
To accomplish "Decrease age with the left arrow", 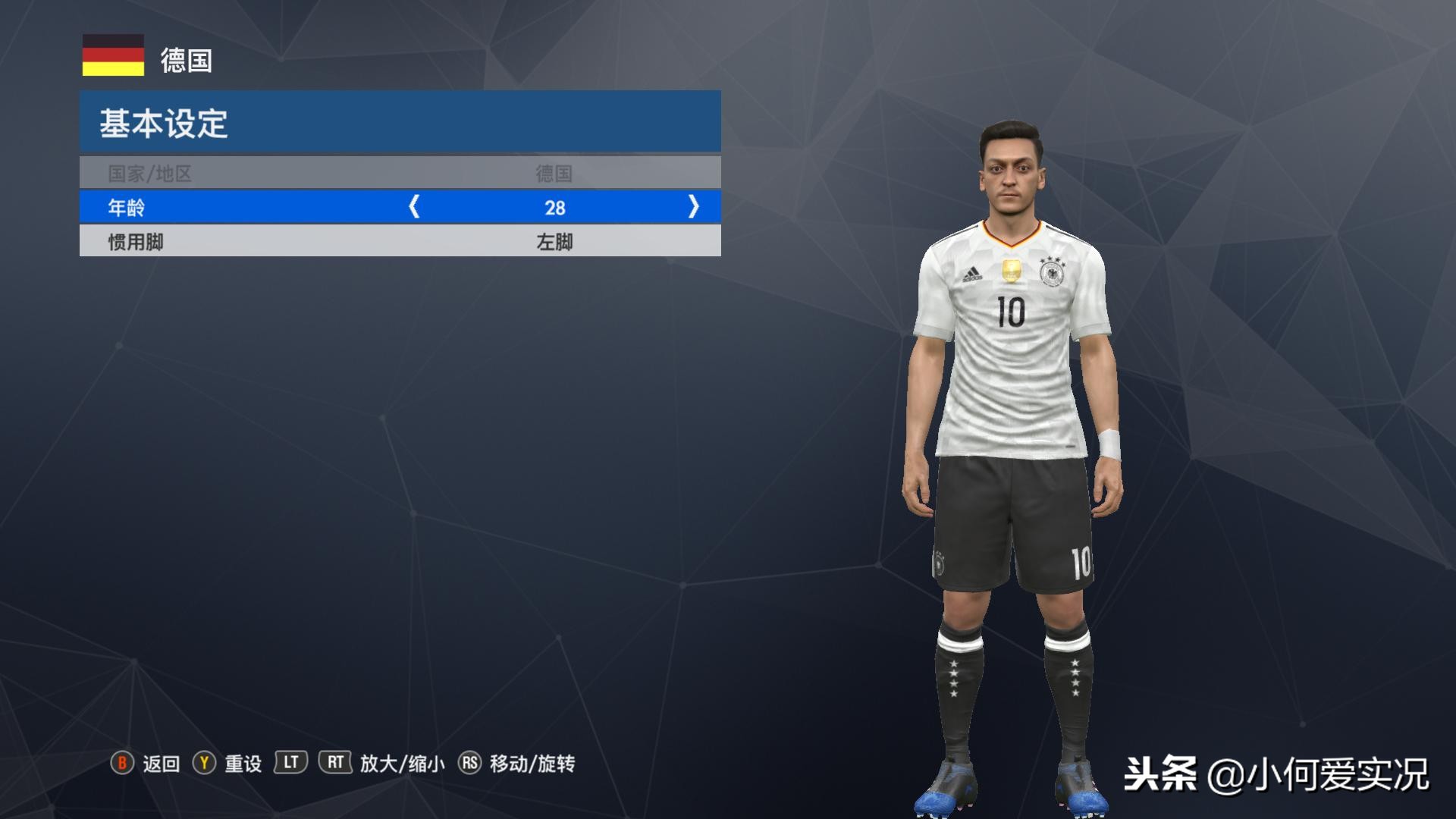I will click(414, 207).
